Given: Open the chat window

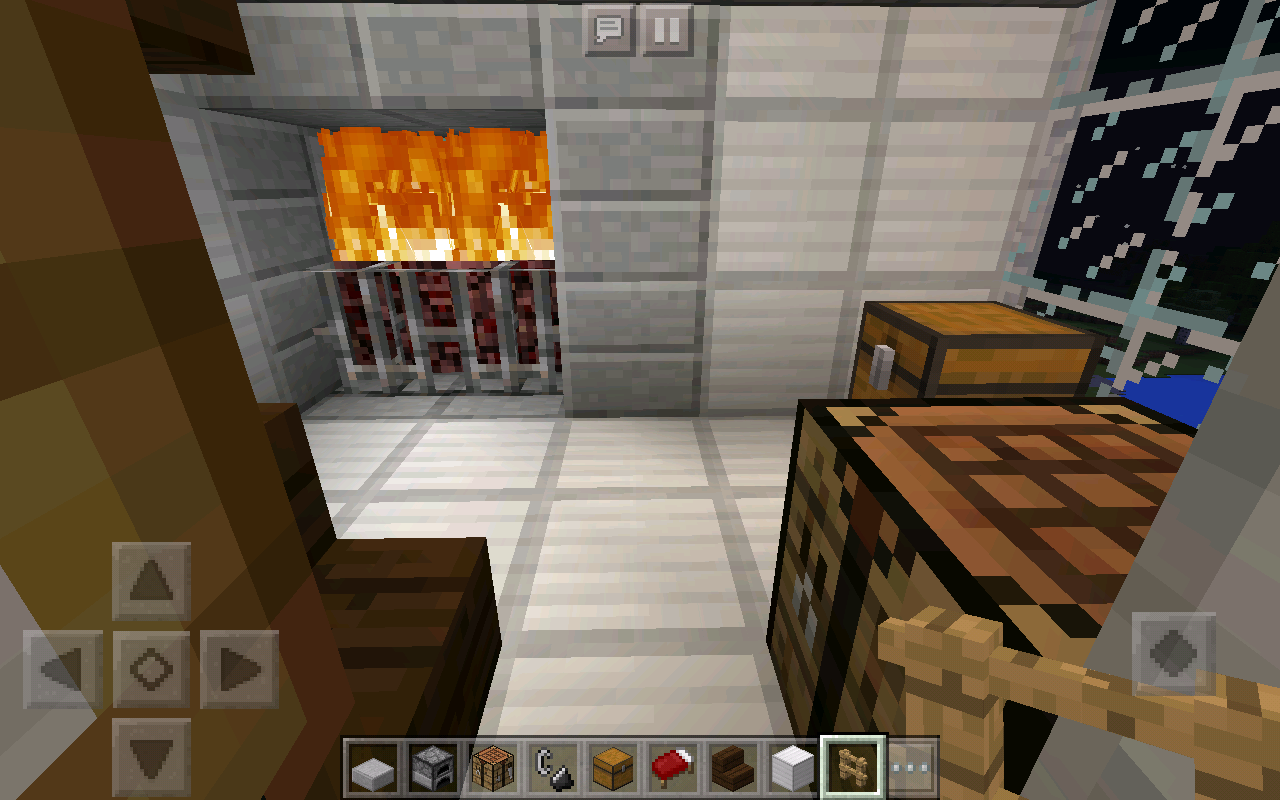Looking at the screenshot, I should coord(609,30).
